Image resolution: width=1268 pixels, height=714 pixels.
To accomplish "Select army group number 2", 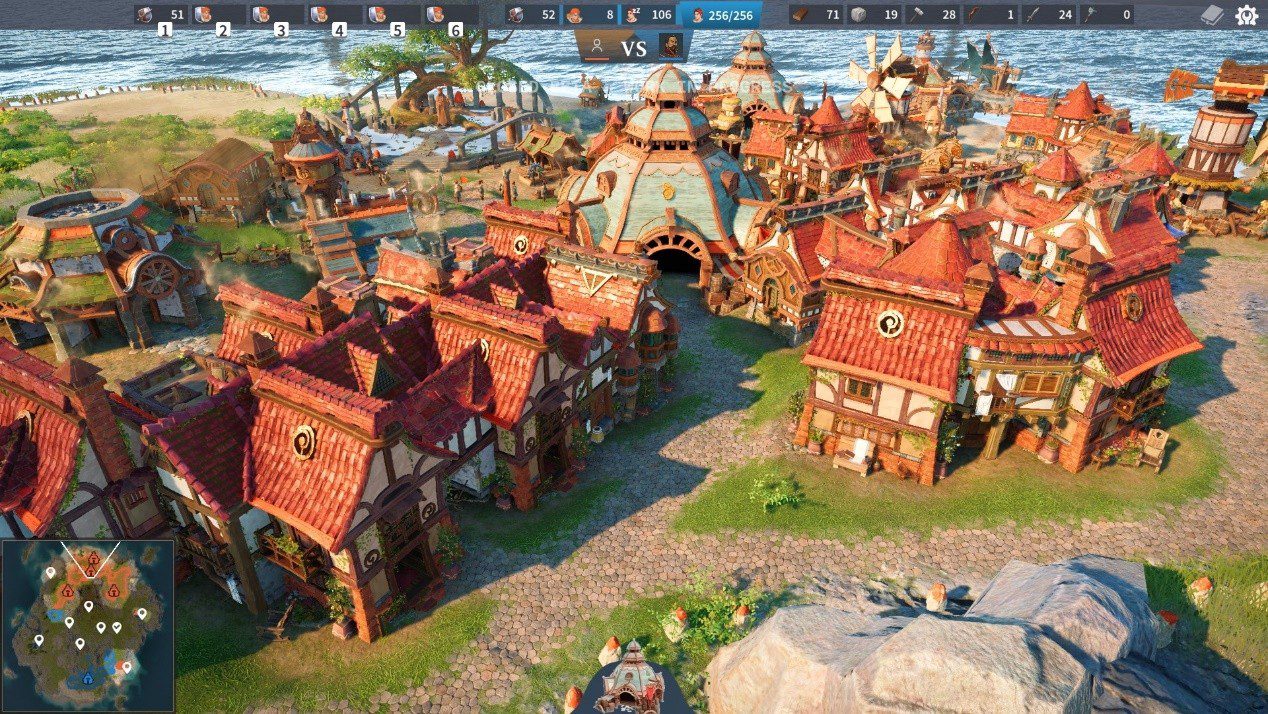I will [219, 15].
